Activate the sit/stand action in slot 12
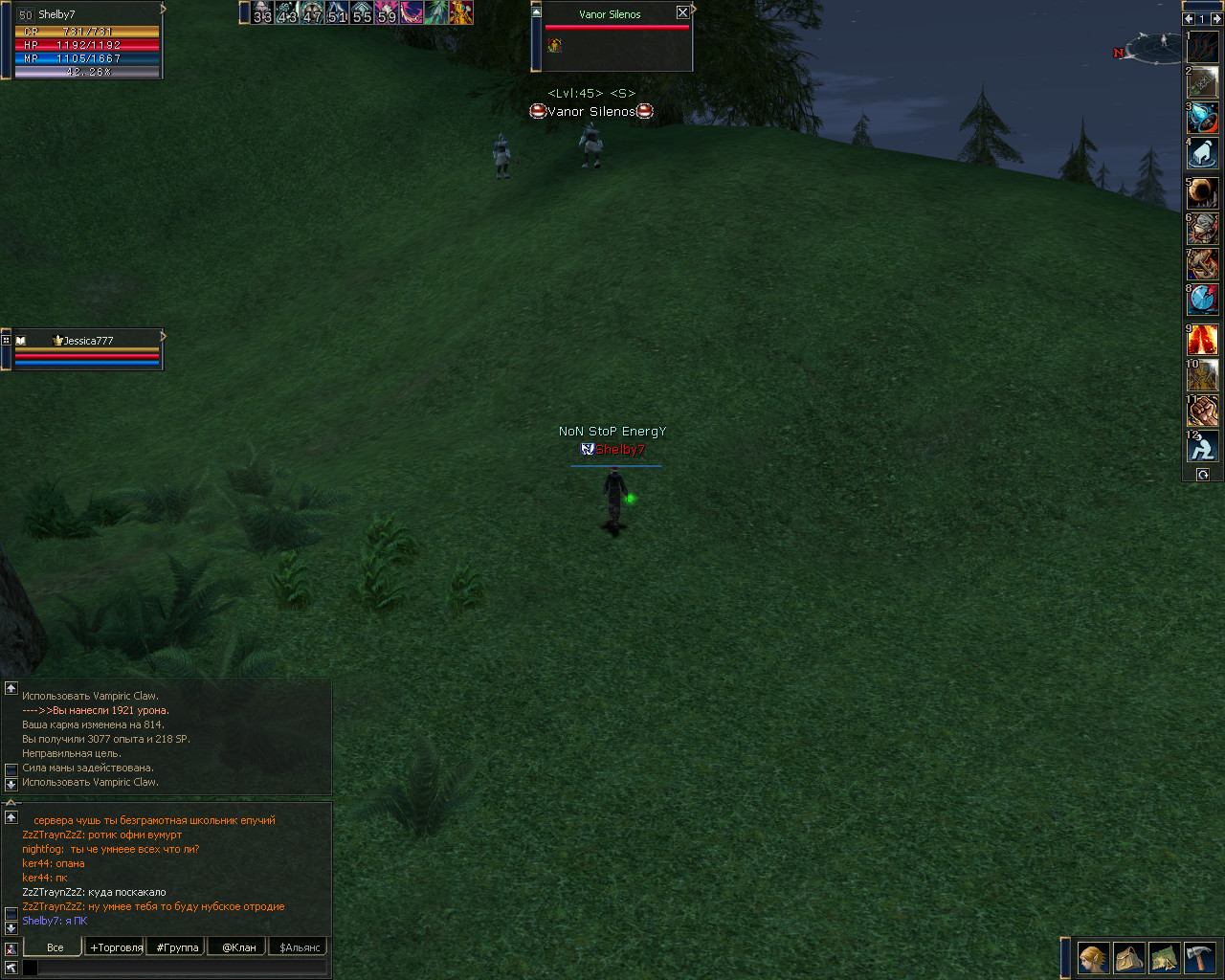 [1203, 446]
